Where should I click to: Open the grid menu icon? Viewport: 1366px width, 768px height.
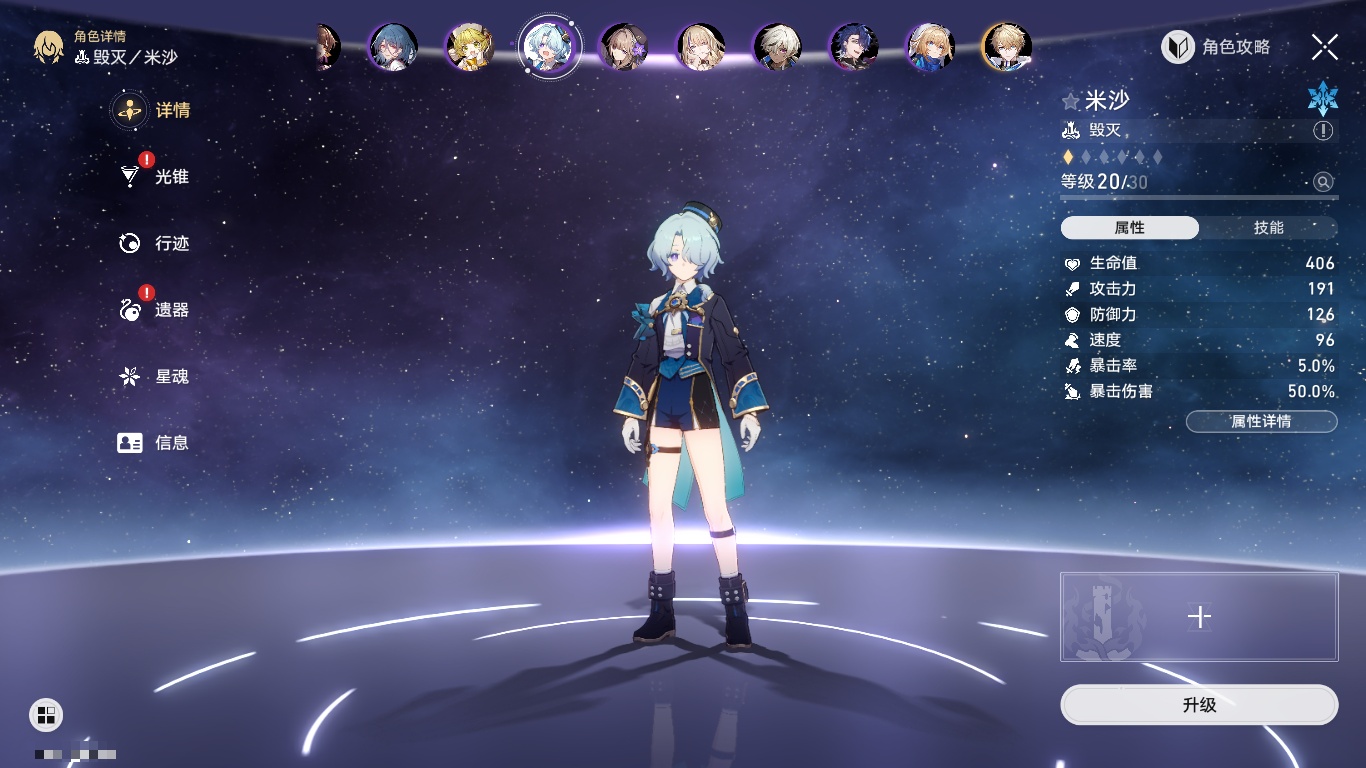(46, 714)
